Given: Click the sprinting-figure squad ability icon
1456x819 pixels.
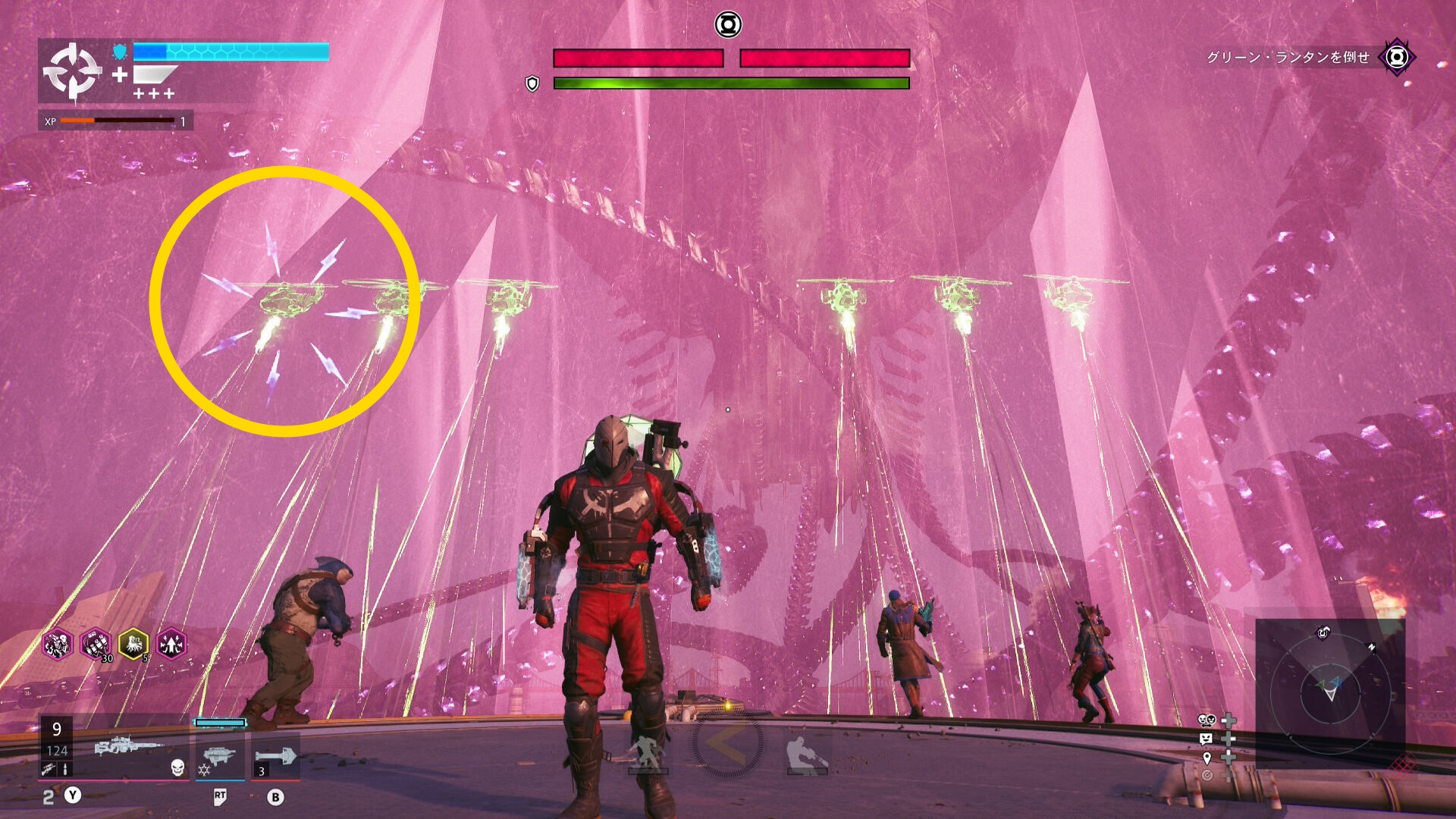Looking at the screenshot, I should (x=647, y=753).
